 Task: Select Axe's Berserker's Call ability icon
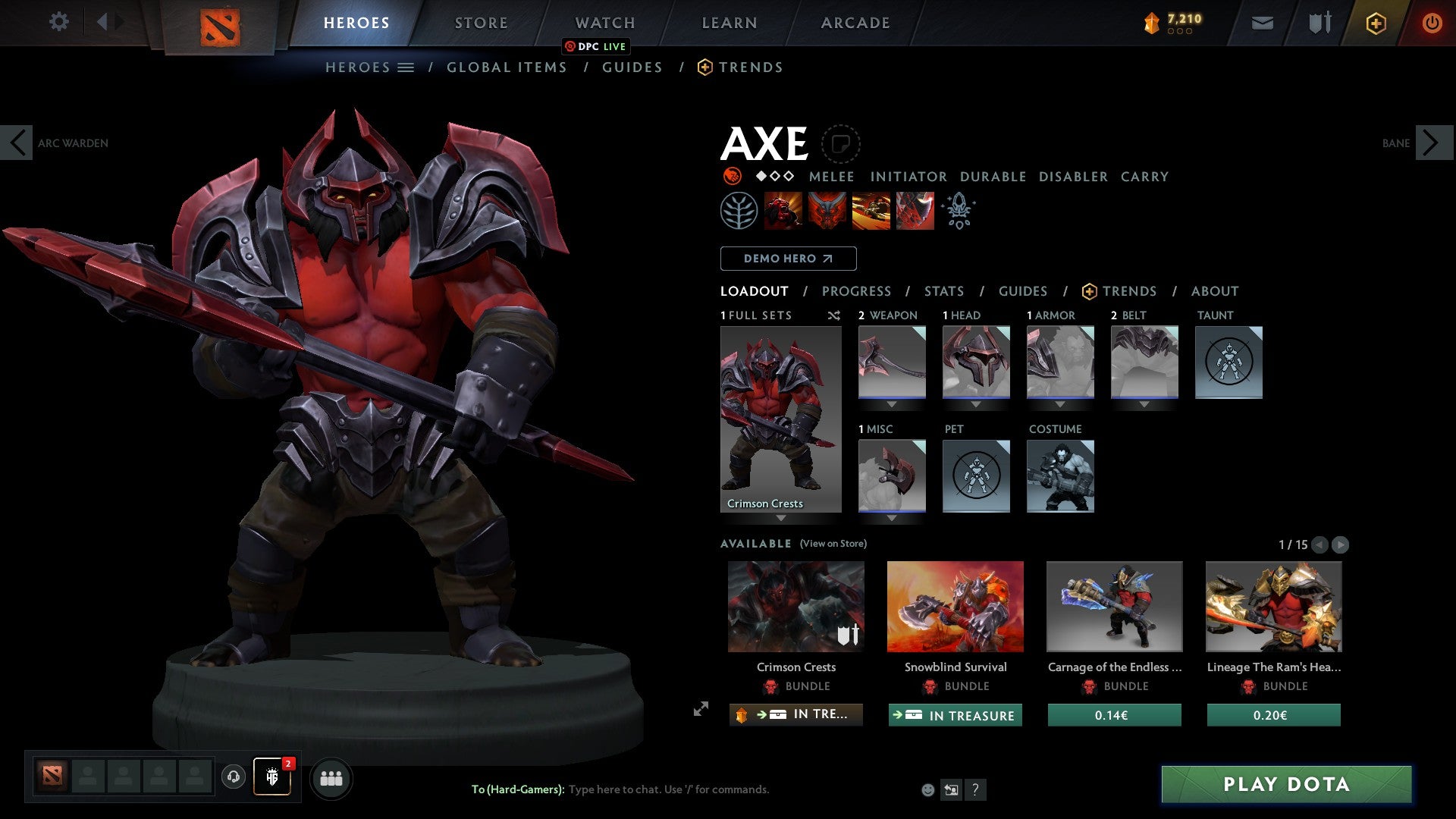click(783, 211)
